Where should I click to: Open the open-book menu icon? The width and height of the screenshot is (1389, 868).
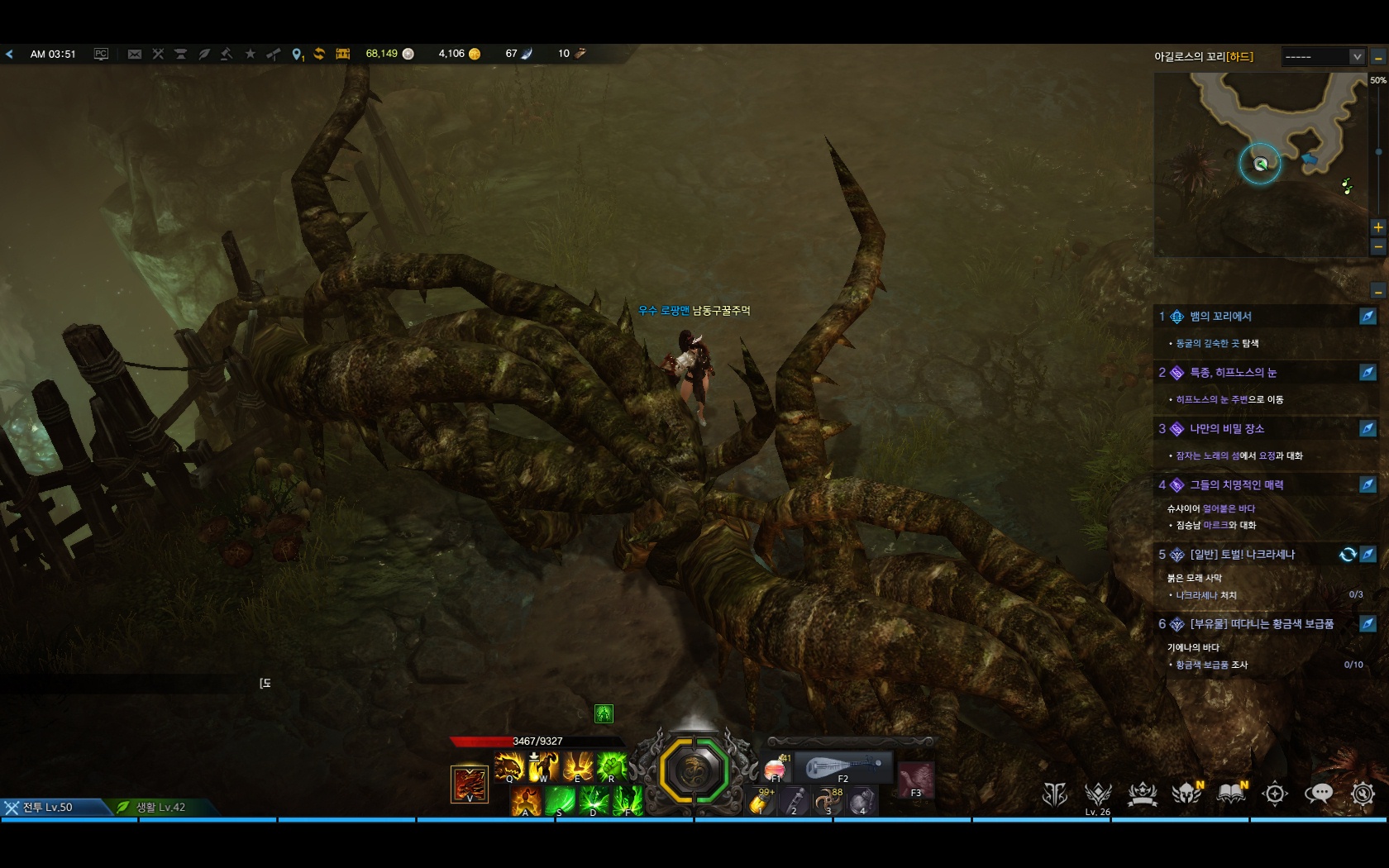pyautogui.click(x=1231, y=794)
